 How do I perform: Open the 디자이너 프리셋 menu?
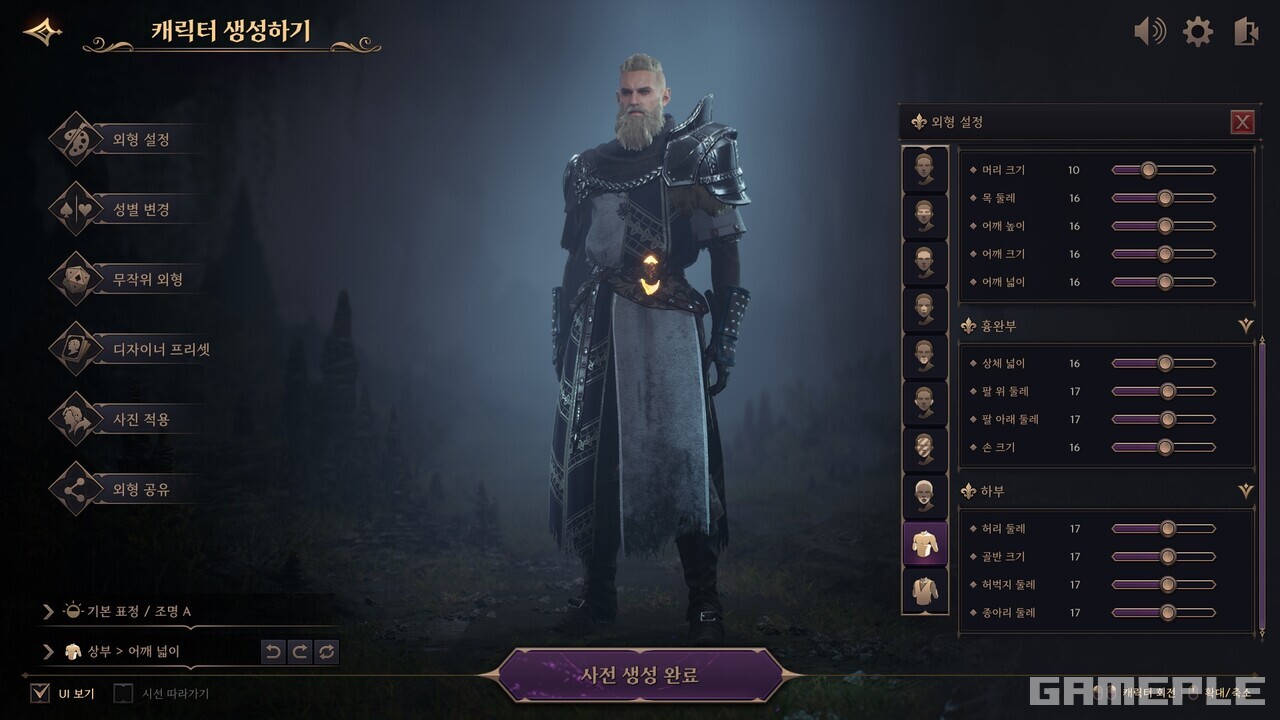[x=160, y=350]
